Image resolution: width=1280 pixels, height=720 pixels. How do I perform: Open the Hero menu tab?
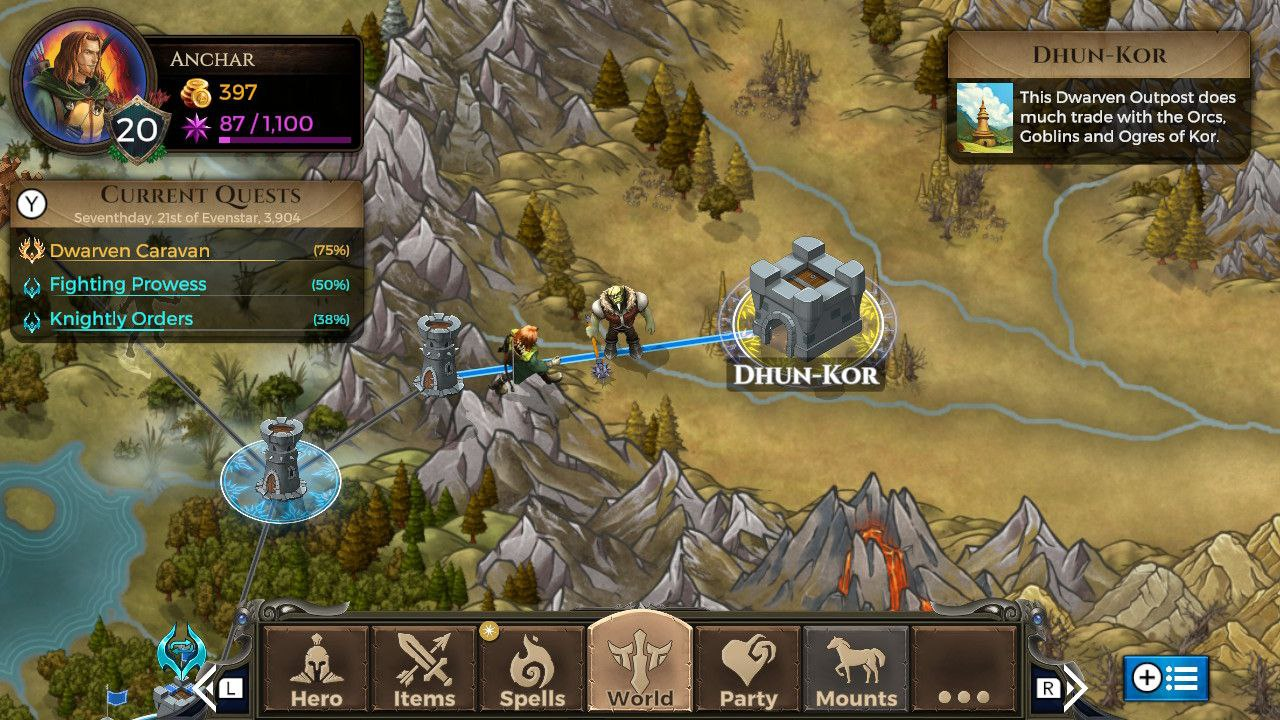click(316, 670)
